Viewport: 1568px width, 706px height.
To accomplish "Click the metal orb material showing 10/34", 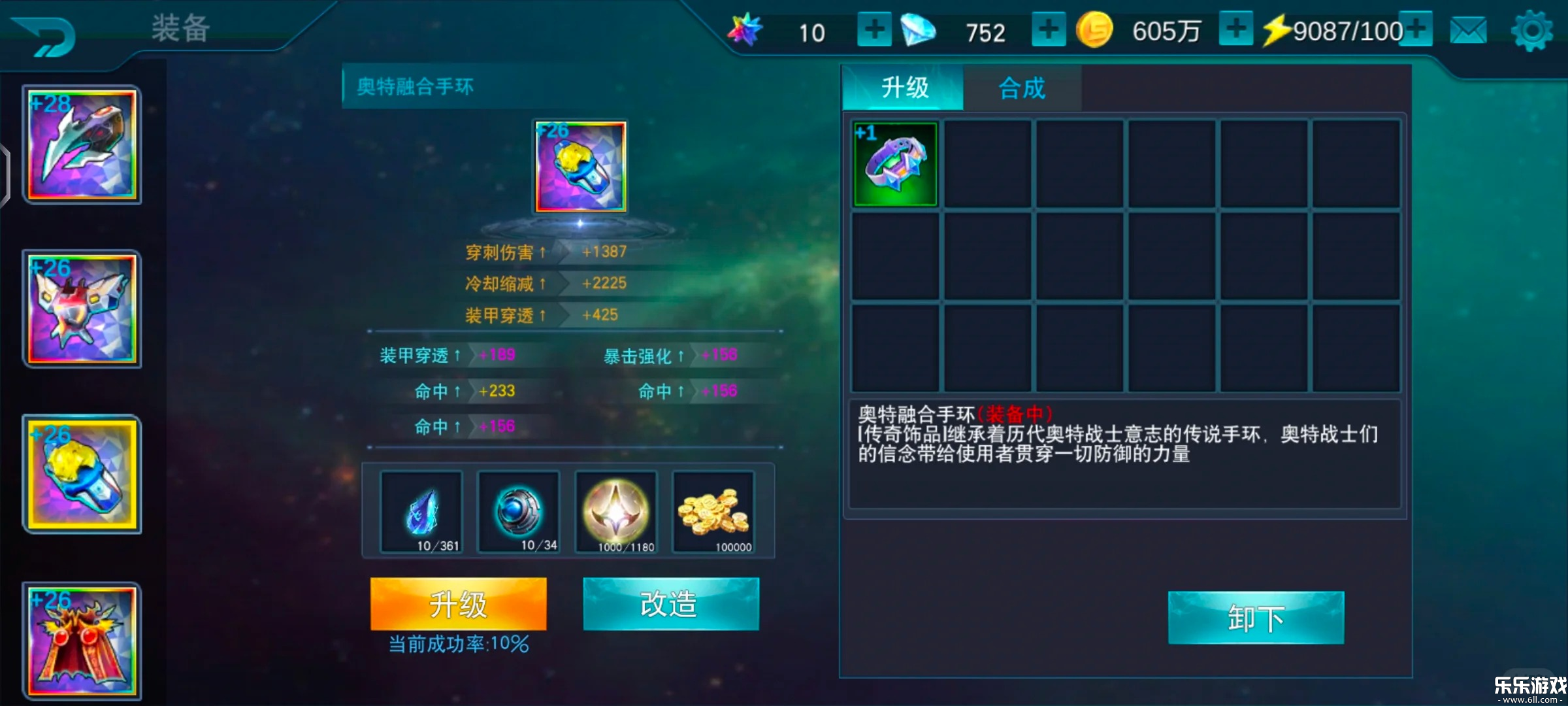I will click(519, 513).
